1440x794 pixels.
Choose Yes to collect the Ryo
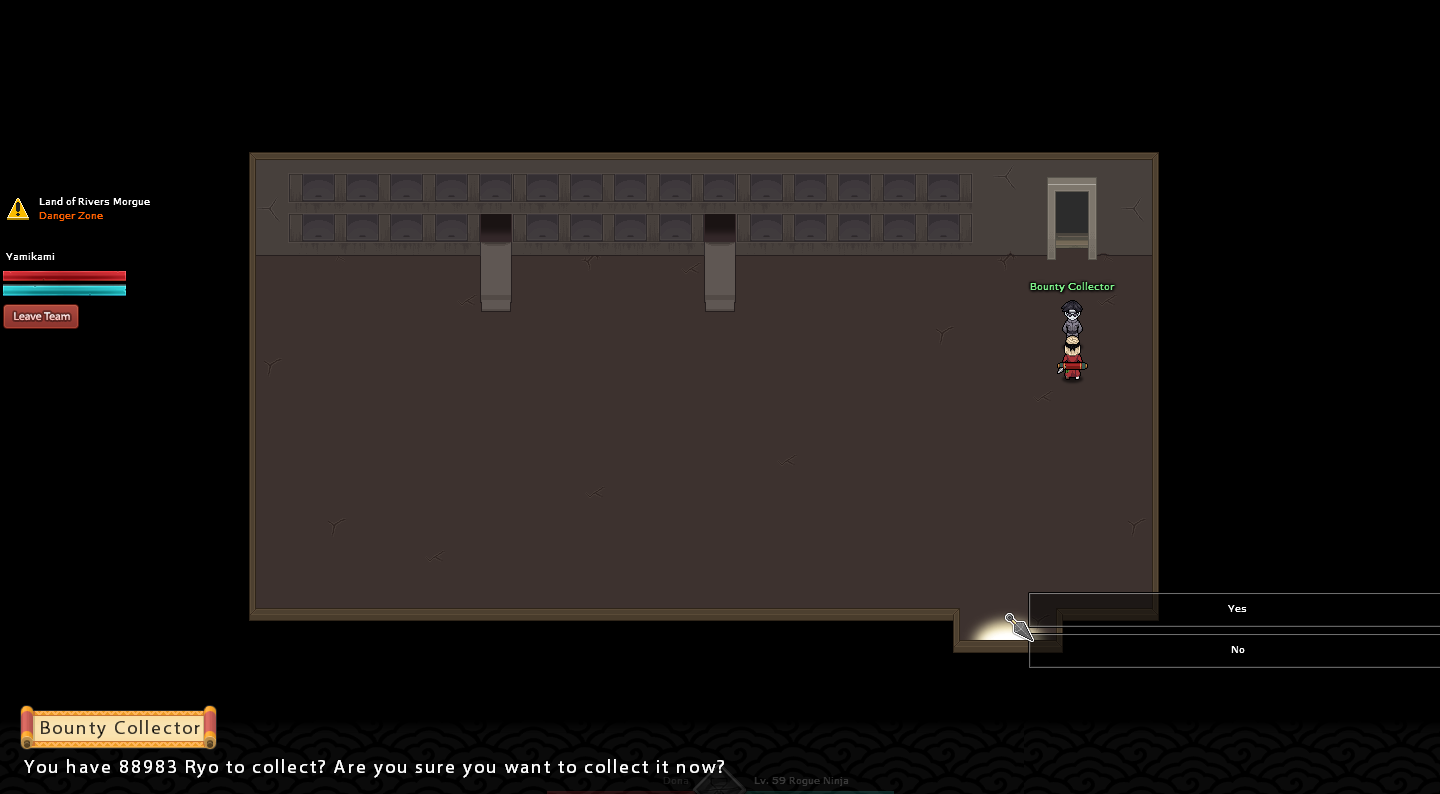(x=1236, y=609)
